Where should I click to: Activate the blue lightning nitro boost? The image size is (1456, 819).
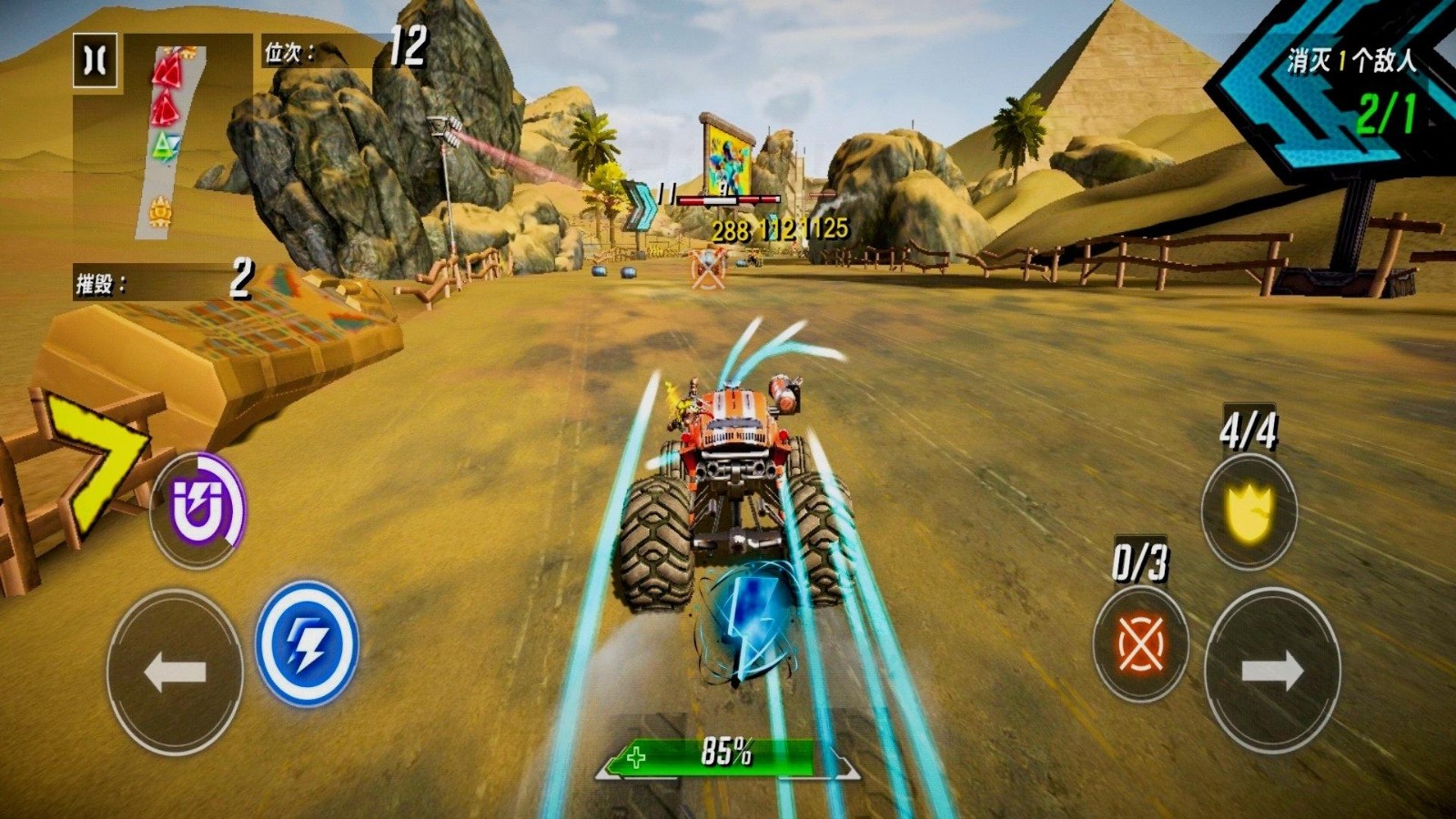point(307,643)
